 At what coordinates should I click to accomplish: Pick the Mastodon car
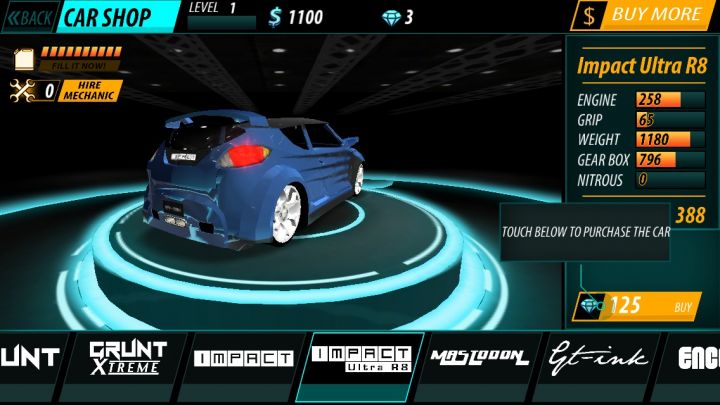[x=479, y=358]
